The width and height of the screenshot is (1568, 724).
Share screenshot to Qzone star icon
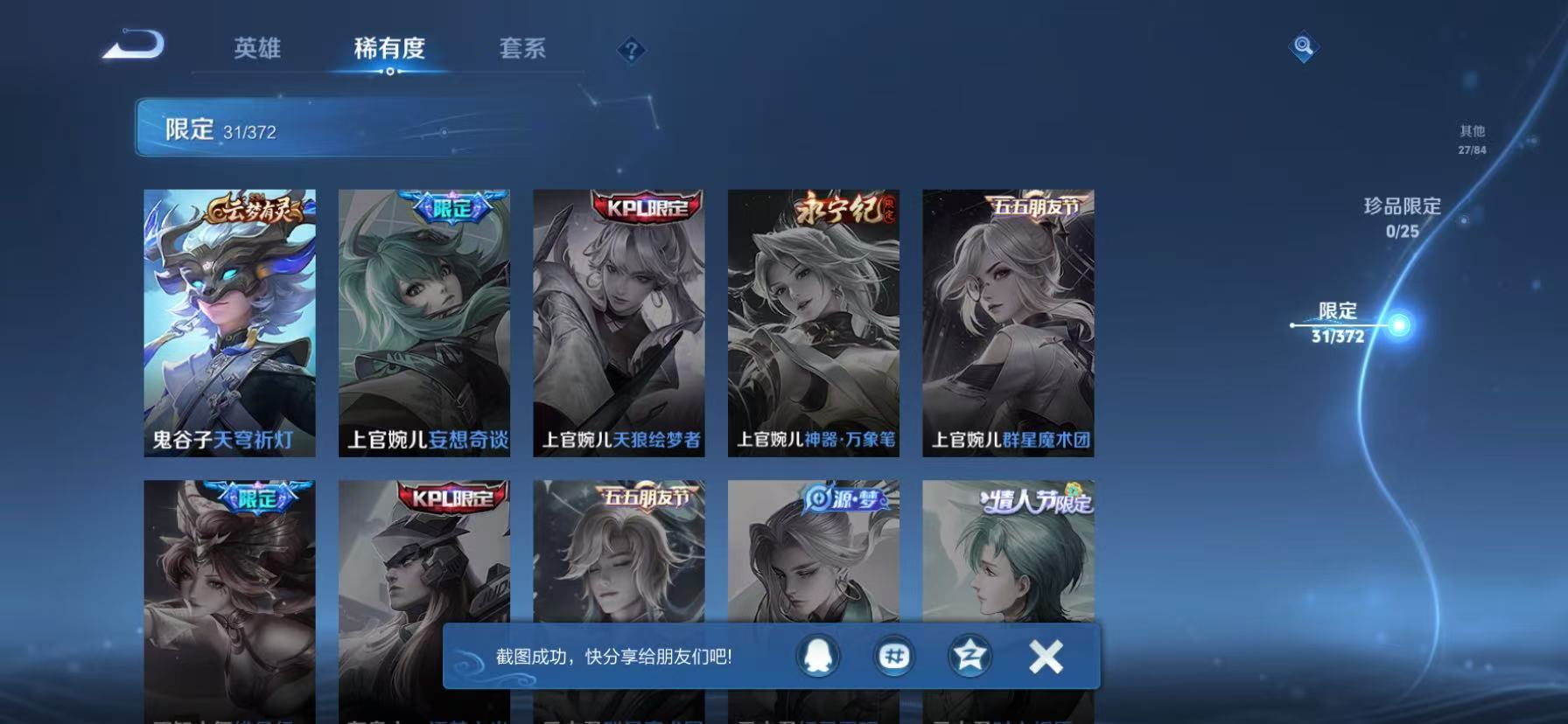pyautogui.click(x=969, y=655)
